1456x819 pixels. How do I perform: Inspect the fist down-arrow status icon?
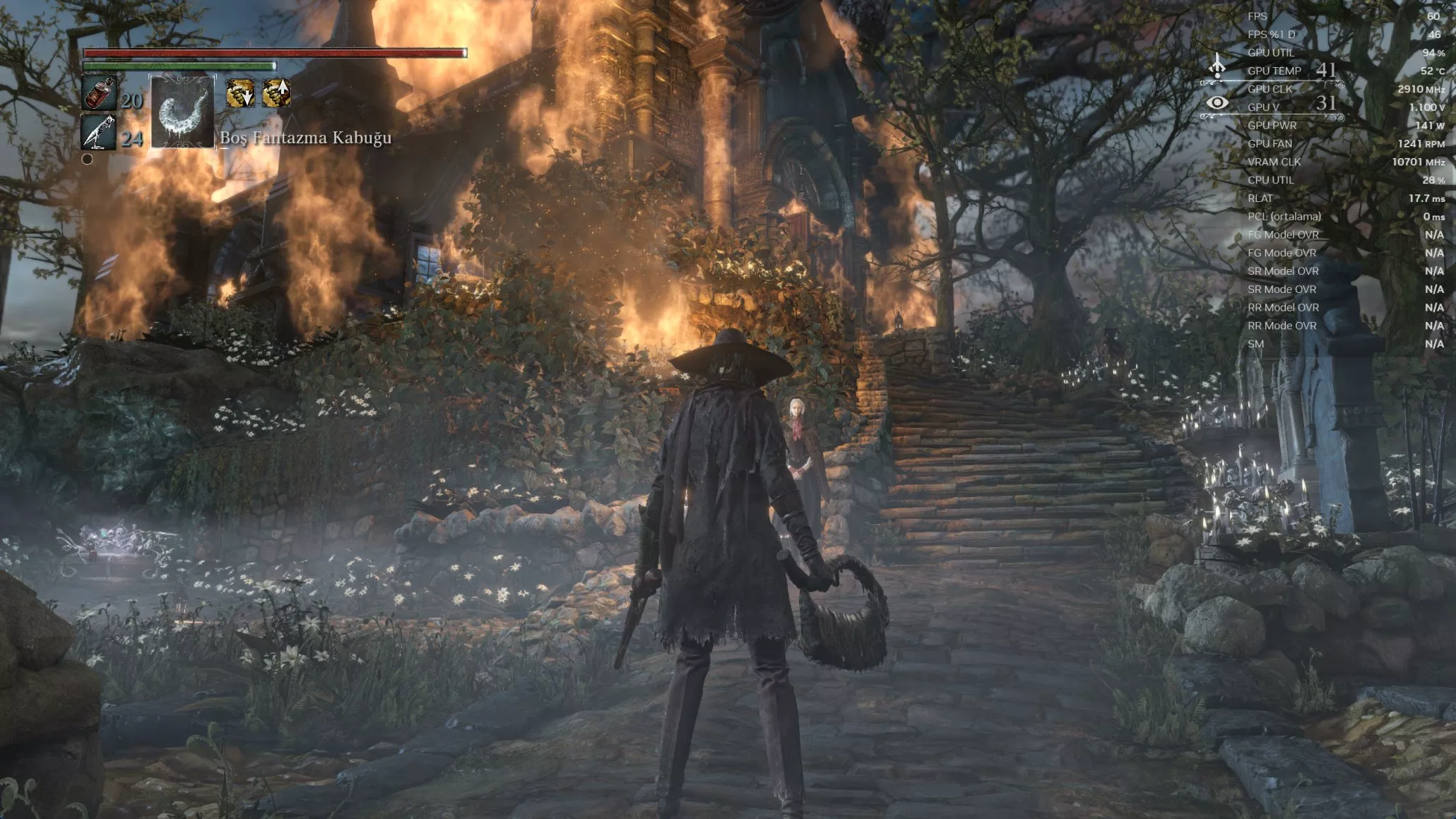(x=240, y=92)
